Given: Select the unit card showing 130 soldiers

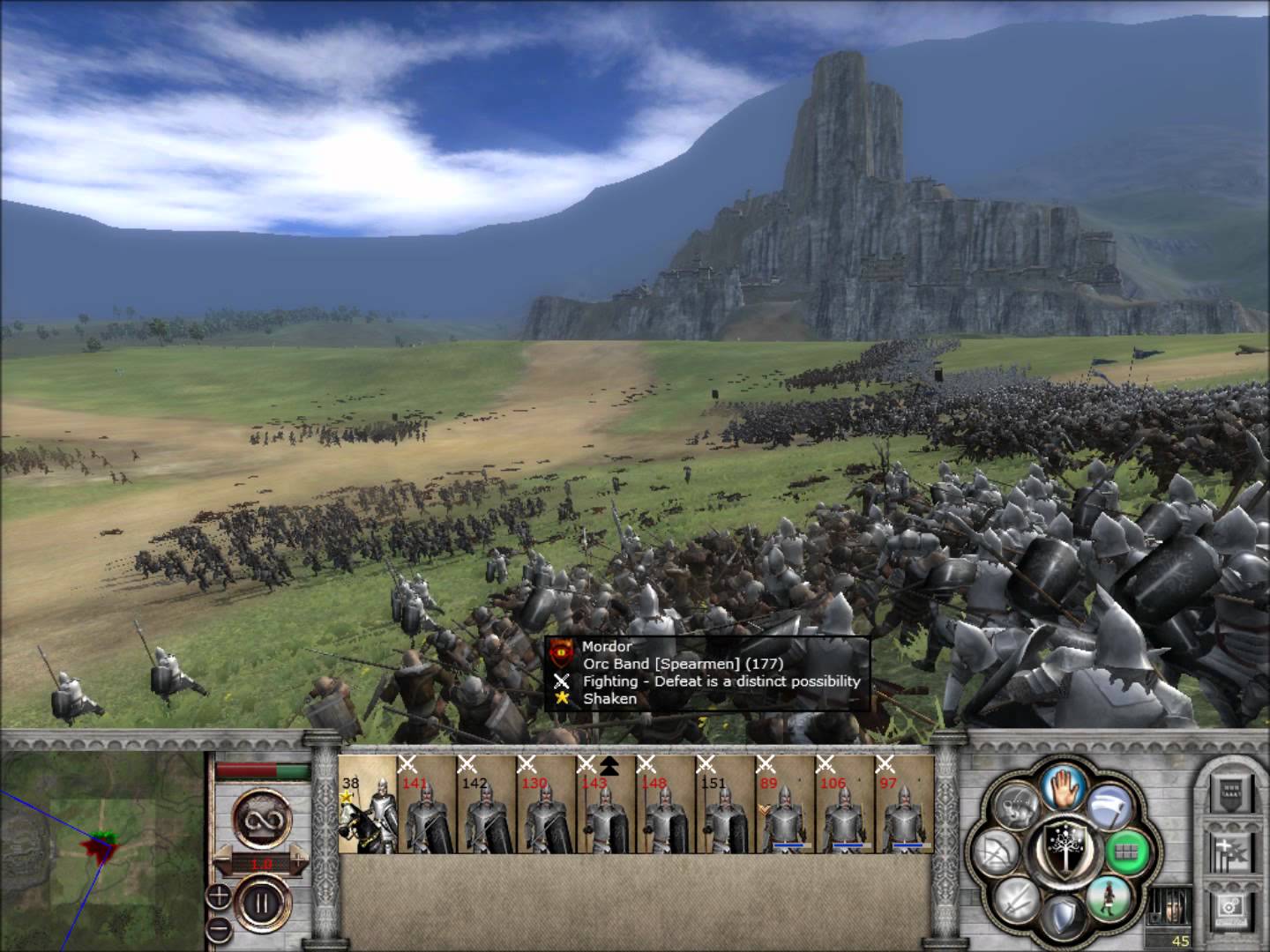Looking at the screenshot, I should pos(546,805).
